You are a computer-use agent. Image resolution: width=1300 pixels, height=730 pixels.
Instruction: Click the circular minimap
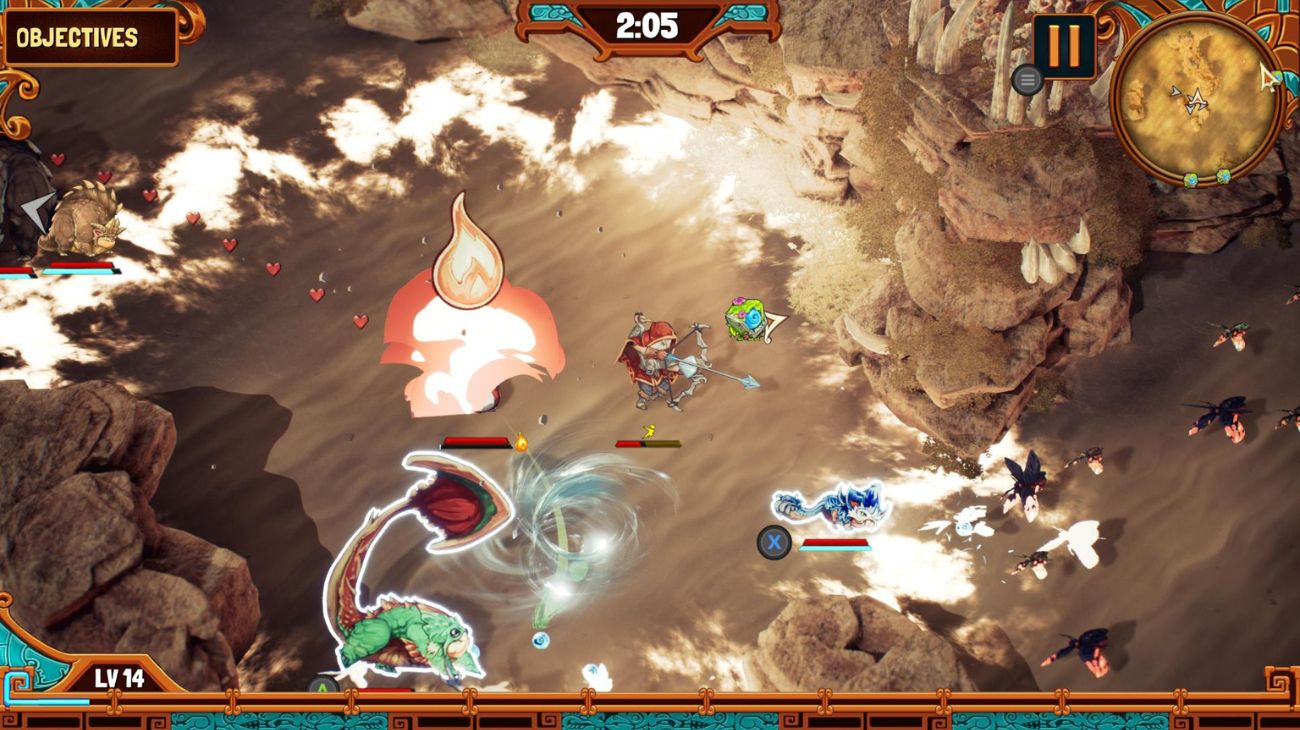pyautogui.click(x=1196, y=100)
